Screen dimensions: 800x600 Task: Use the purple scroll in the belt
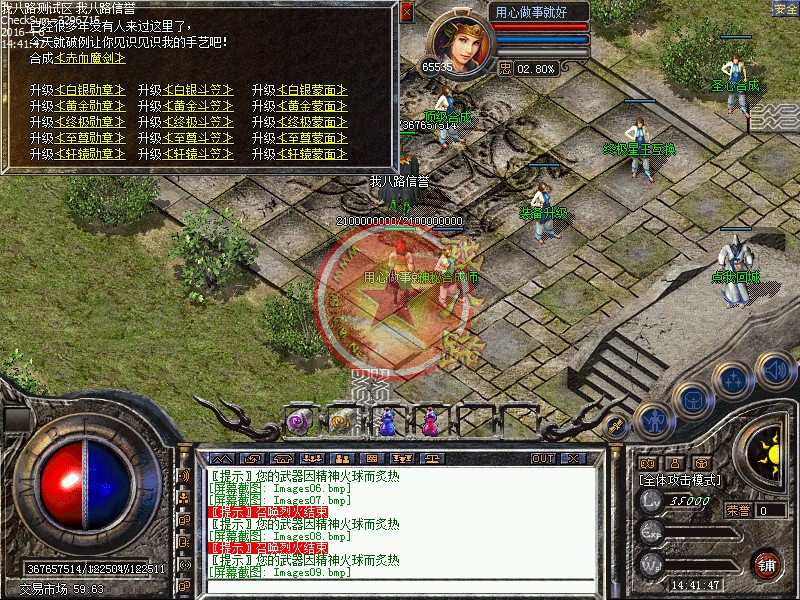tap(299, 422)
